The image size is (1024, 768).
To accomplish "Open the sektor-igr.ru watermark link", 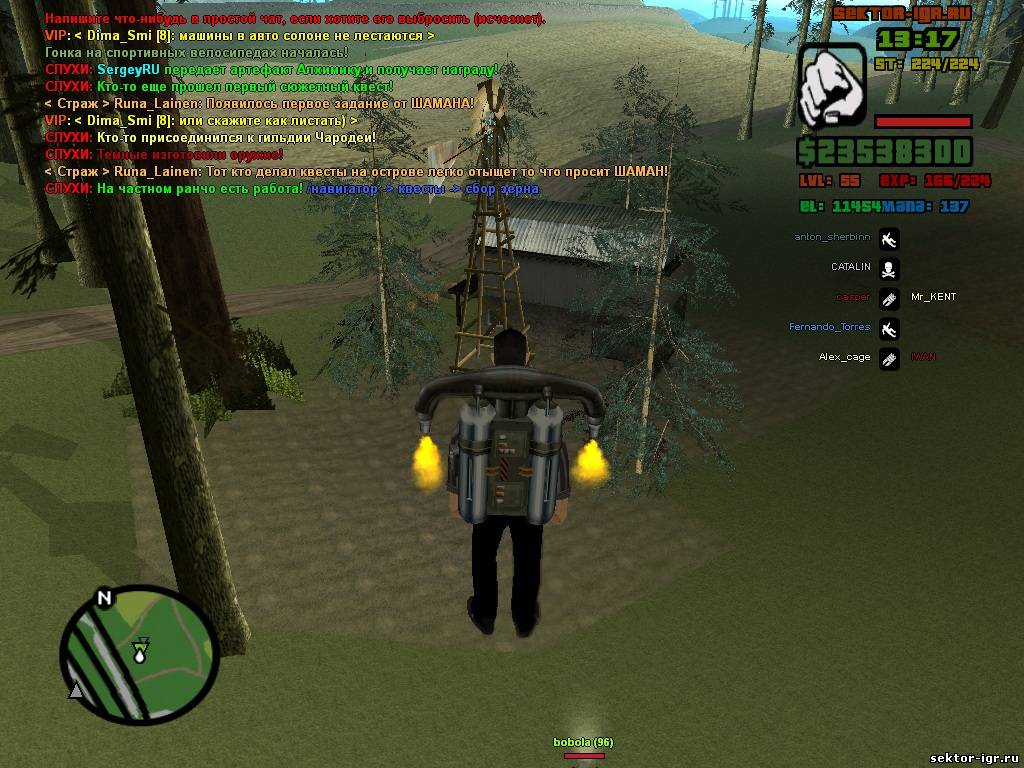I will 973,757.
